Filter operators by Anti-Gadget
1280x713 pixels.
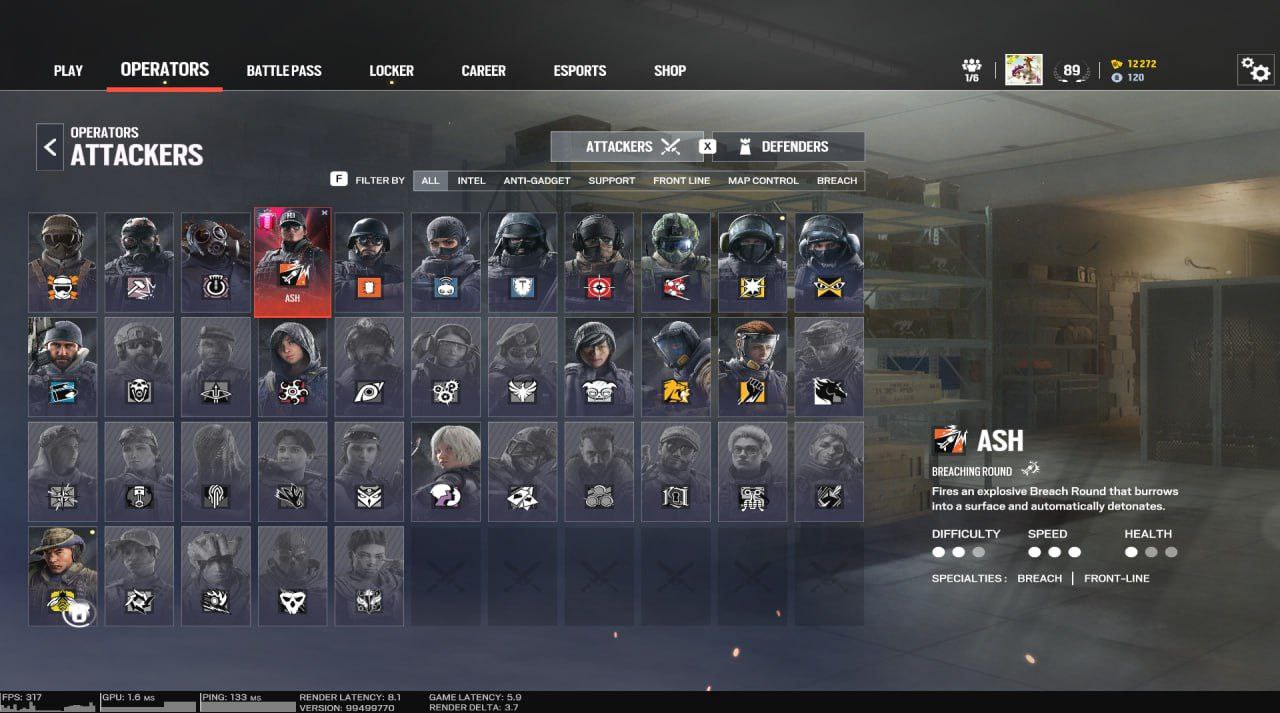pyautogui.click(x=537, y=181)
